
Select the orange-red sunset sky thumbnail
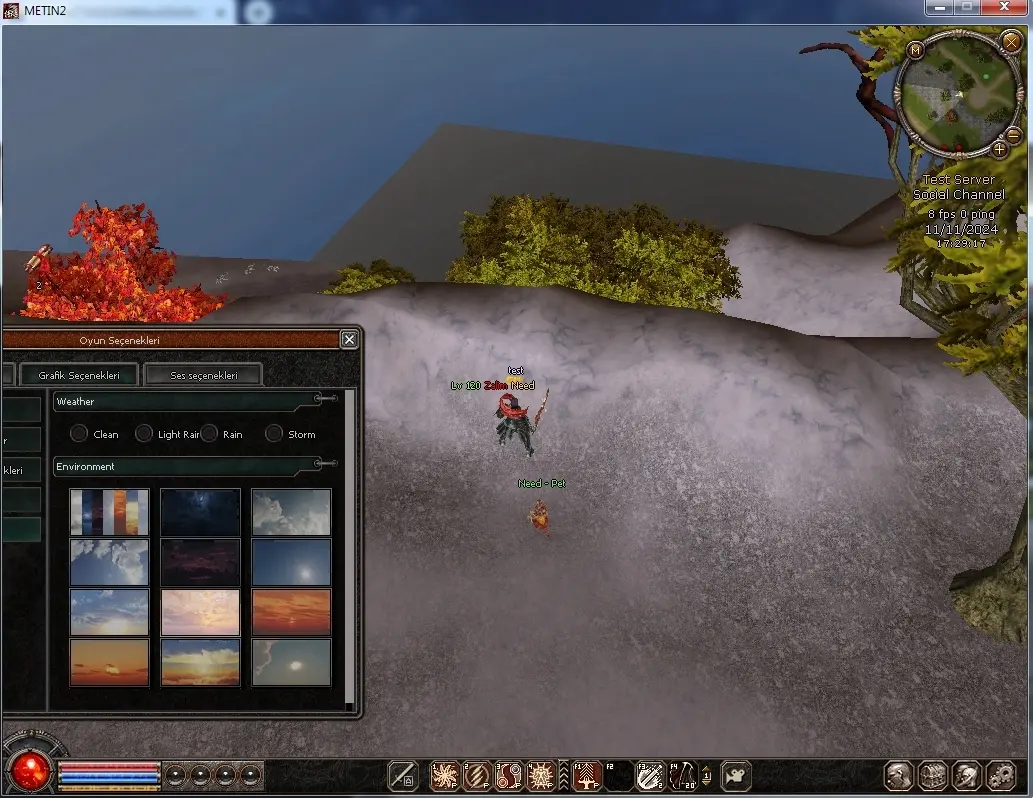291,612
